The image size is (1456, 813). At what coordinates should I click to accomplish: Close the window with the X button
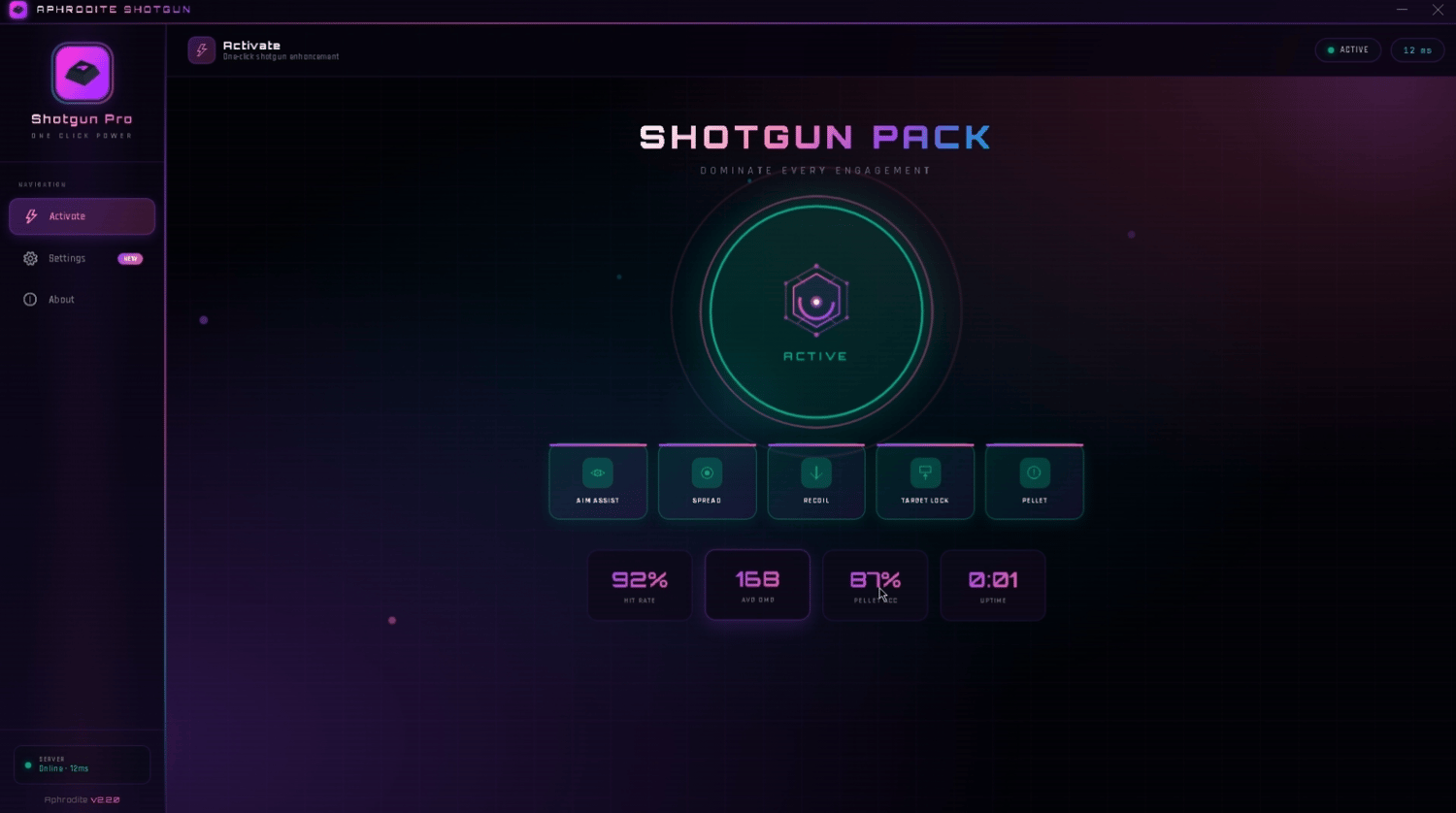(1439, 10)
